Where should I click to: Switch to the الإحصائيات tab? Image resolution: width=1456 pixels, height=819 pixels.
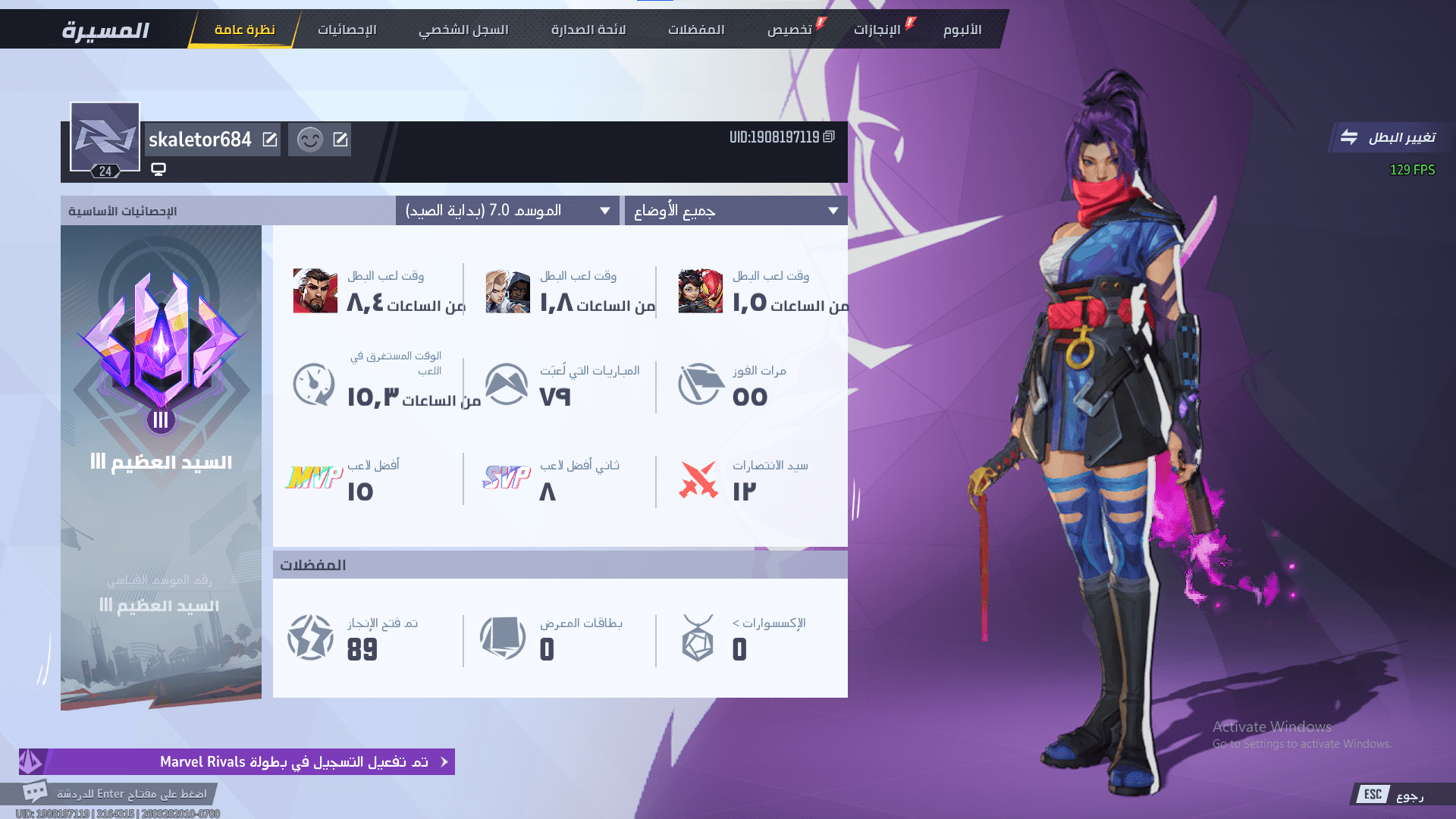click(348, 29)
